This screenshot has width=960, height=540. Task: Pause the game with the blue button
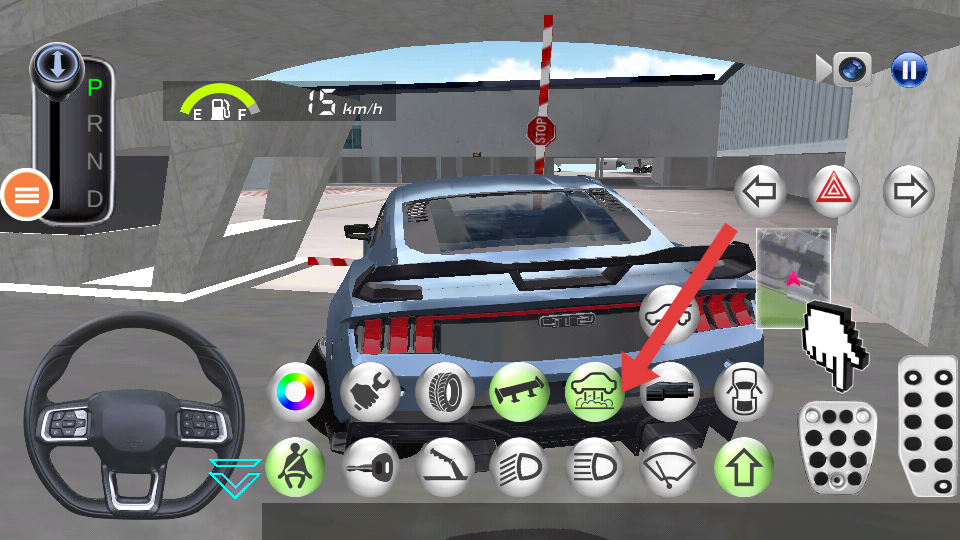[909, 69]
